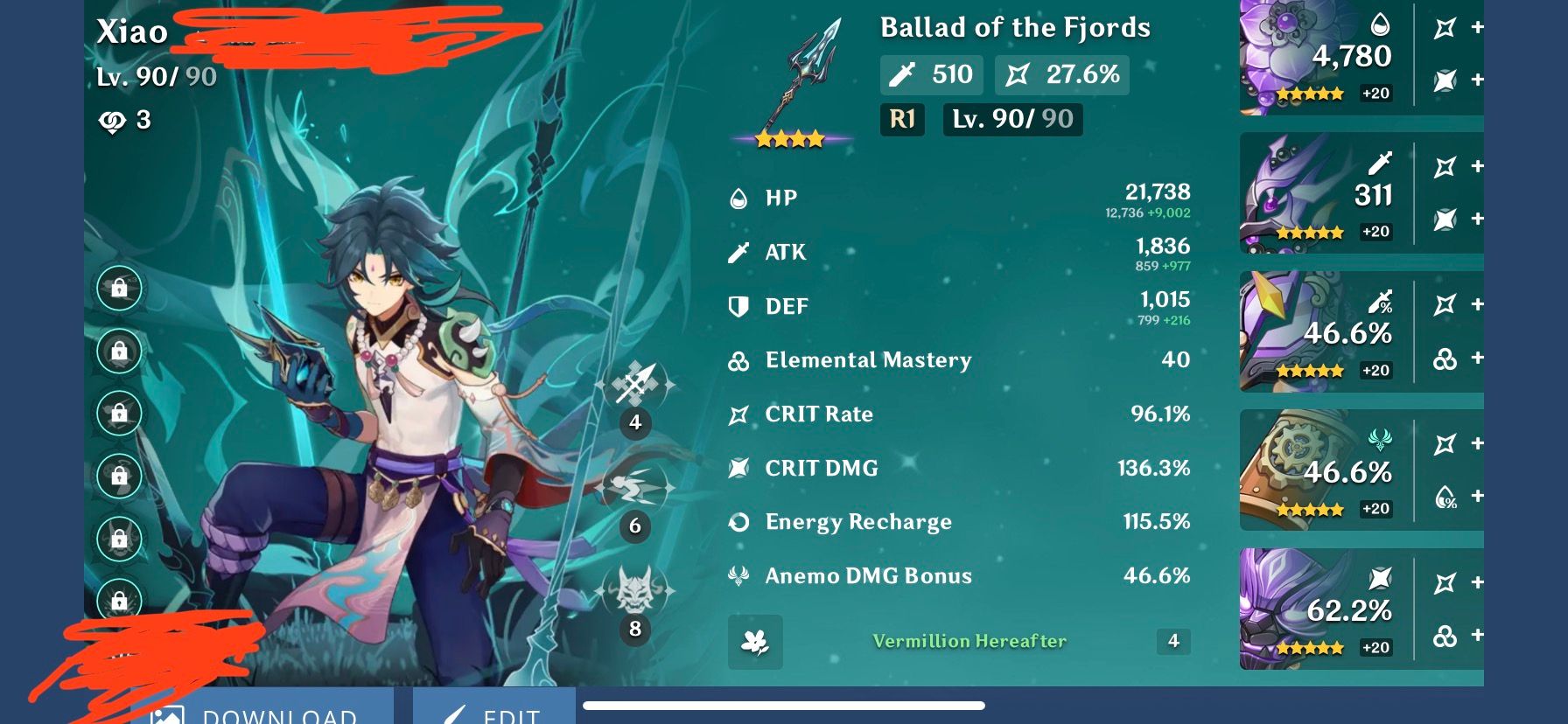This screenshot has width=1568, height=724.
Task: Click the Vermillion Hereafter set icon
Action: coord(755,642)
